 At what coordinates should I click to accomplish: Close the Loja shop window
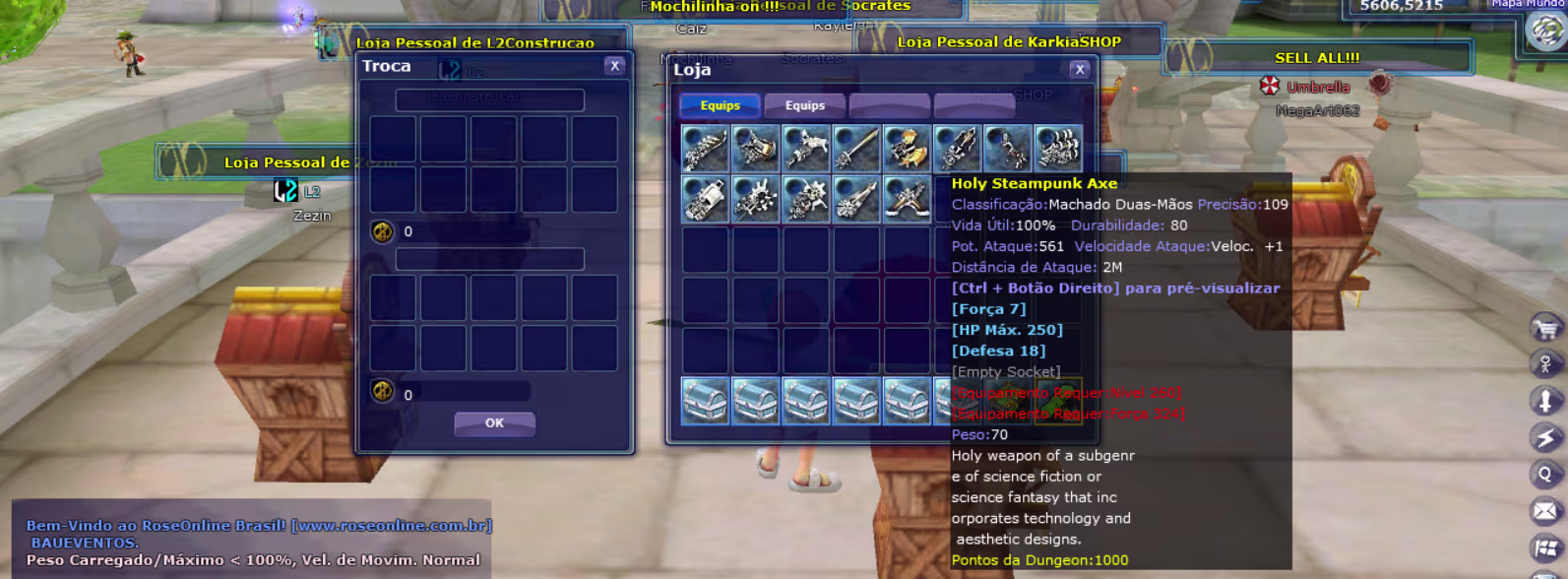tap(1080, 69)
